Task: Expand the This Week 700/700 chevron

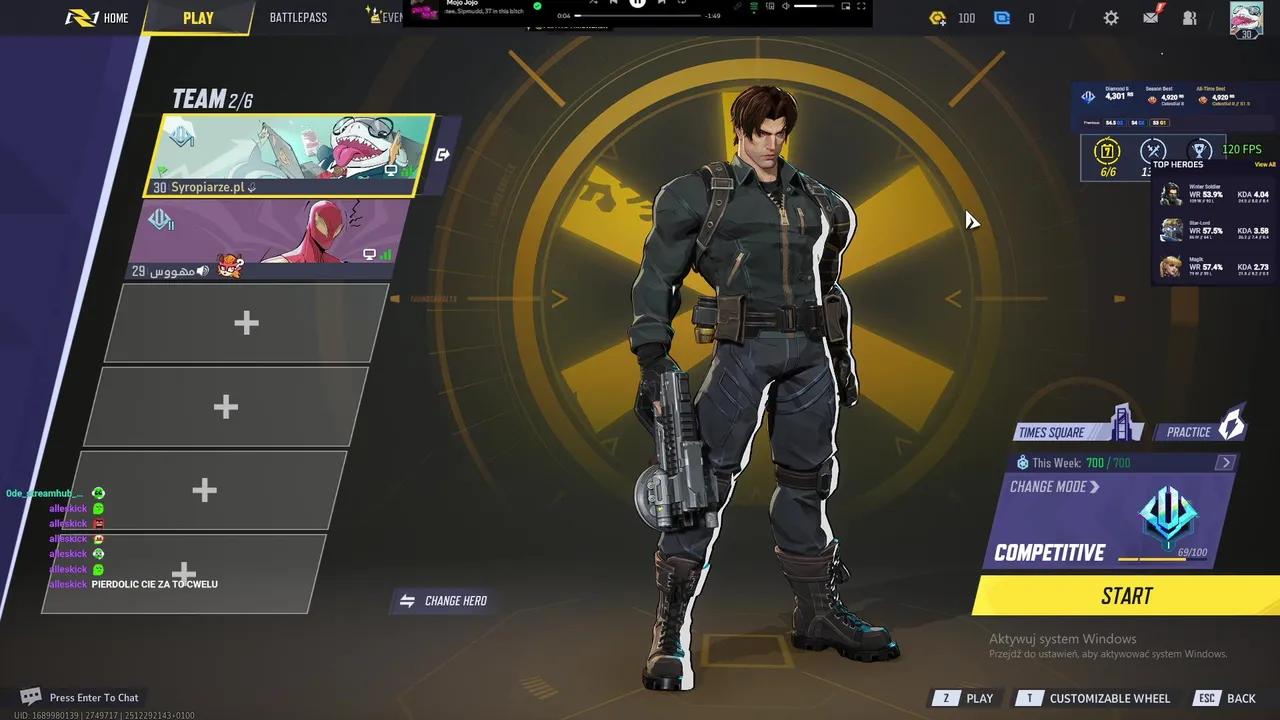Action: point(1227,462)
